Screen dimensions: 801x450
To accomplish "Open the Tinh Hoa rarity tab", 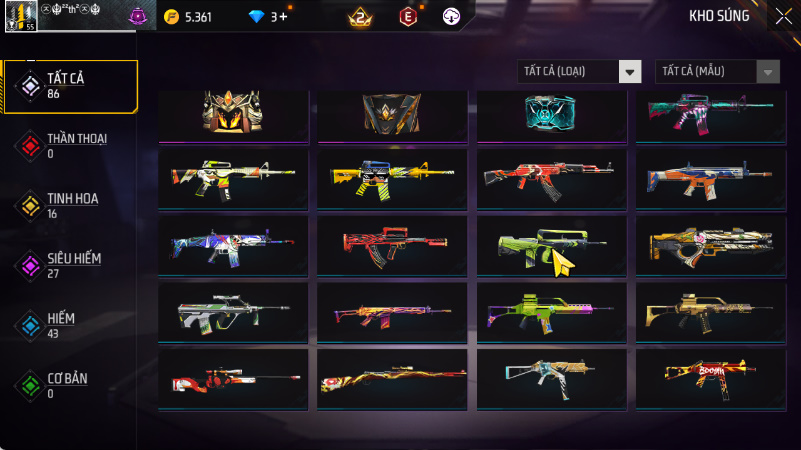I will (x=70, y=205).
